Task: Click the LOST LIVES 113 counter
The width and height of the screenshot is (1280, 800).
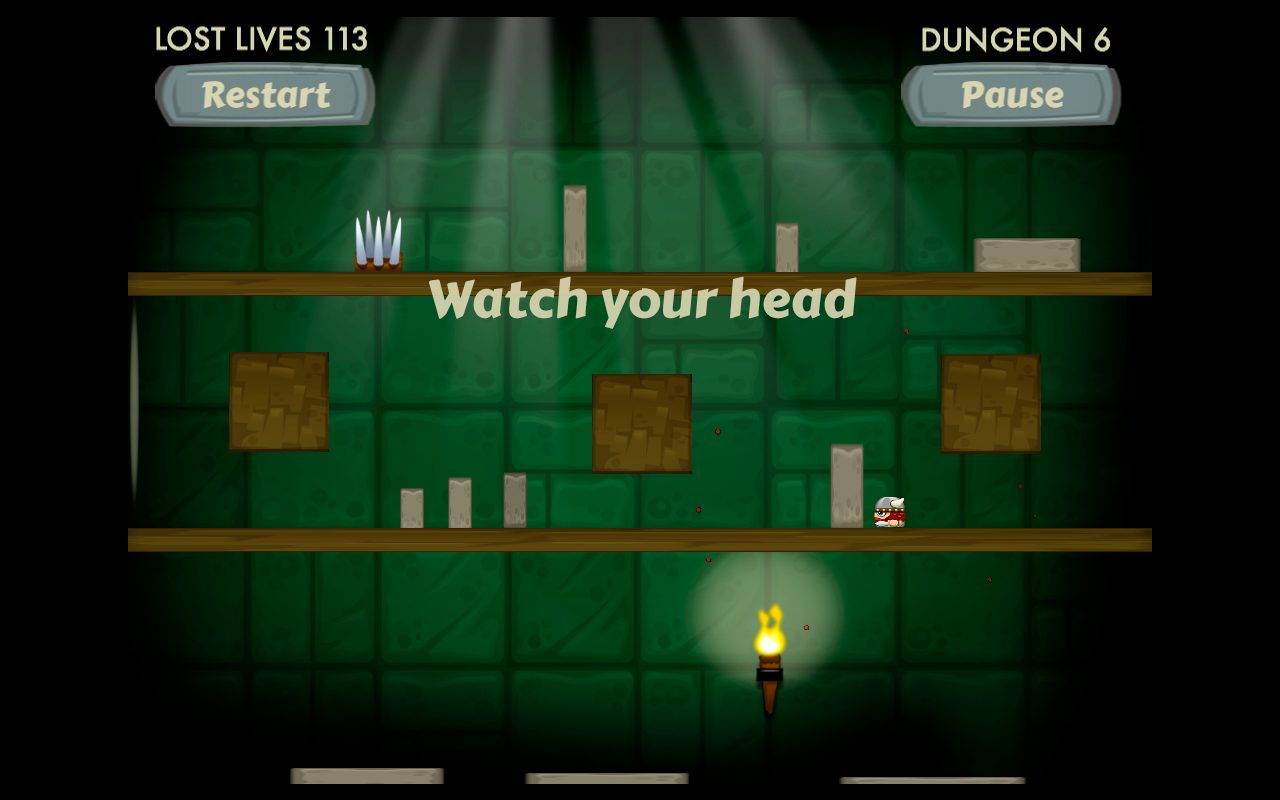Action: point(262,38)
